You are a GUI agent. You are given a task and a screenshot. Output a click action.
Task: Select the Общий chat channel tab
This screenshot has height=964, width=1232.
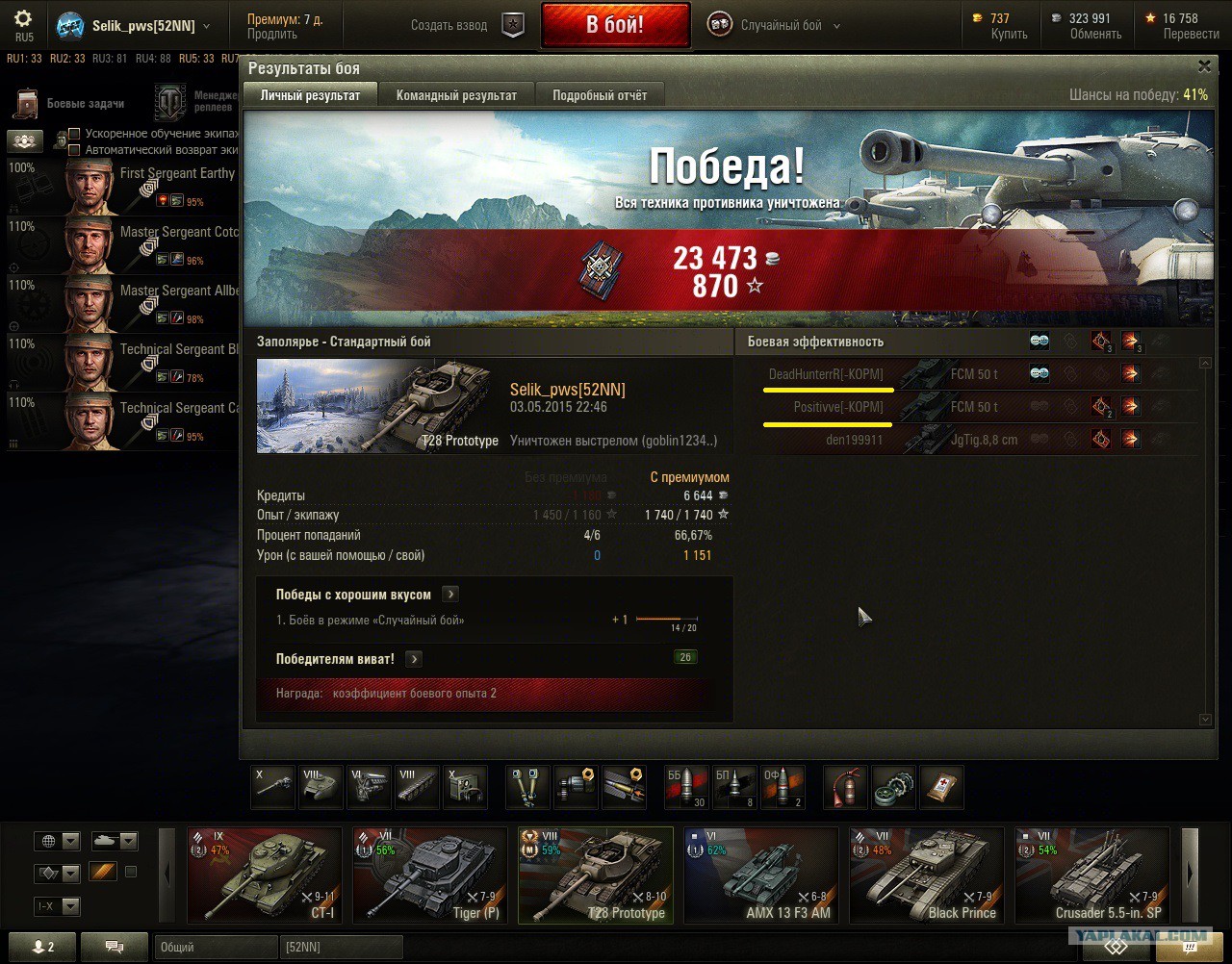[214, 947]
